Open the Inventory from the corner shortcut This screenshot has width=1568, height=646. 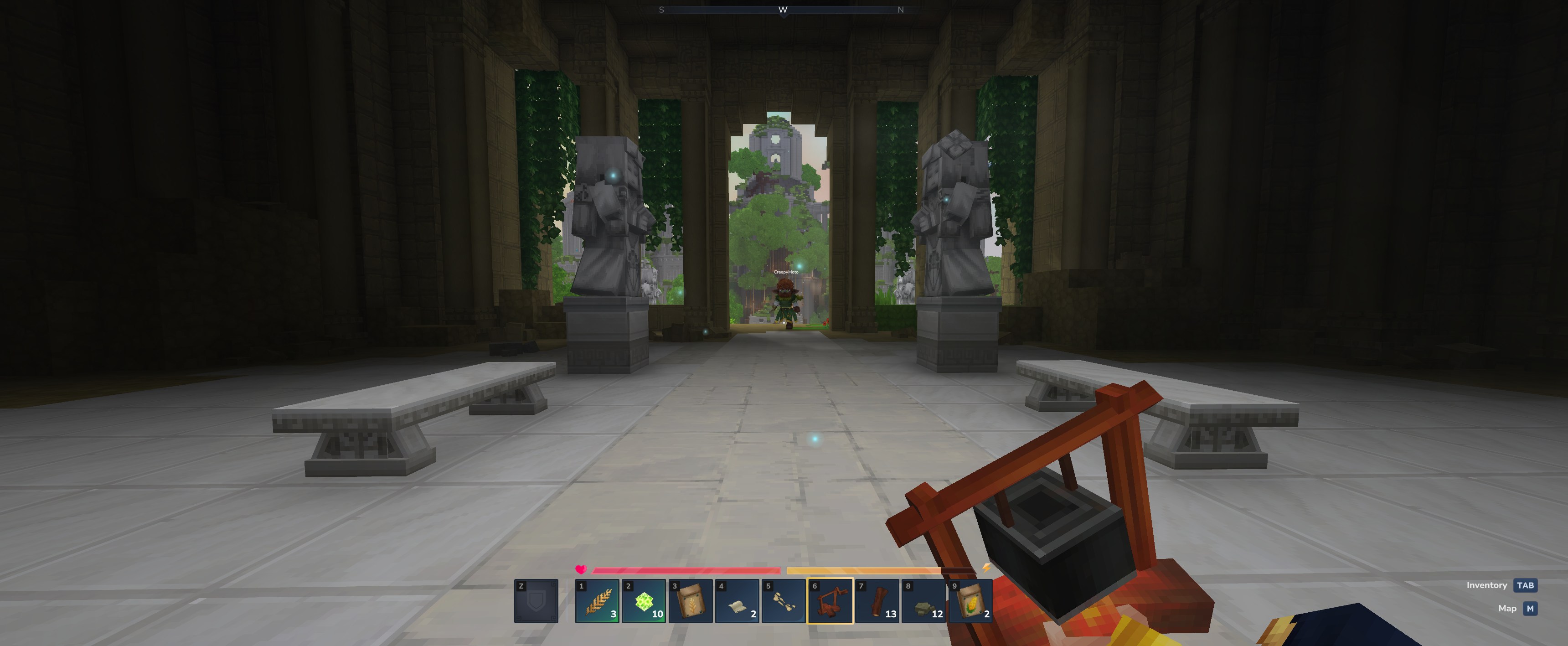click(x=1525, y=585)
